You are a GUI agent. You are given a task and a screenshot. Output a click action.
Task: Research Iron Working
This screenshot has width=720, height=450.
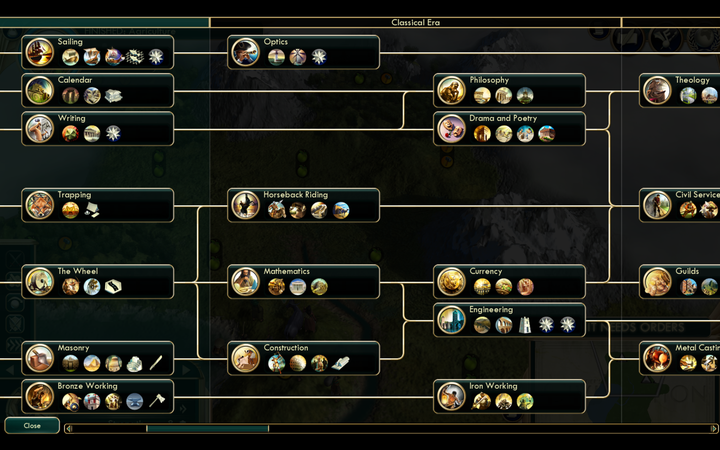510,396
